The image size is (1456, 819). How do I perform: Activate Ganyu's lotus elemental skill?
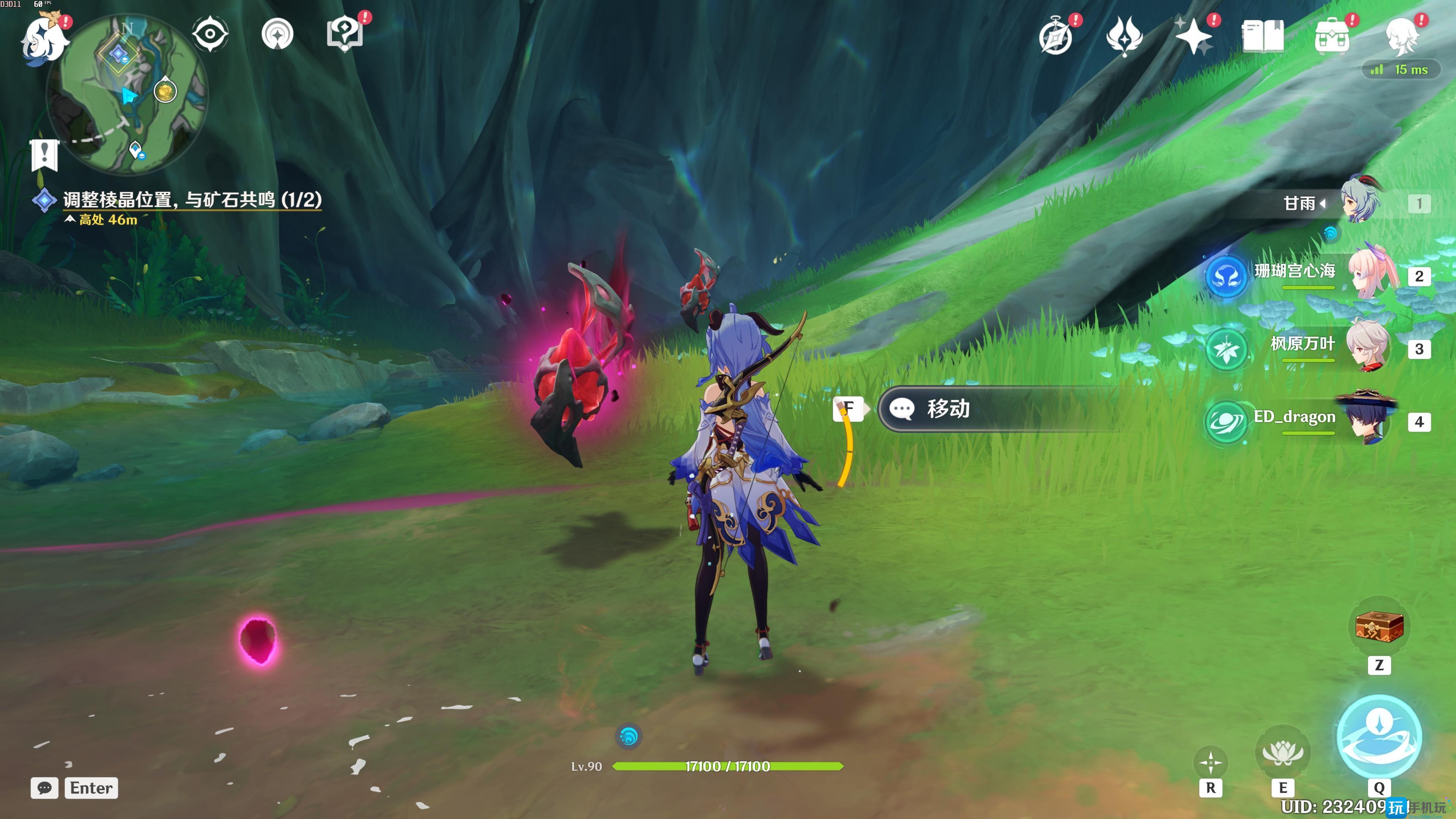pyautogui.click(x=1282, y=752)
